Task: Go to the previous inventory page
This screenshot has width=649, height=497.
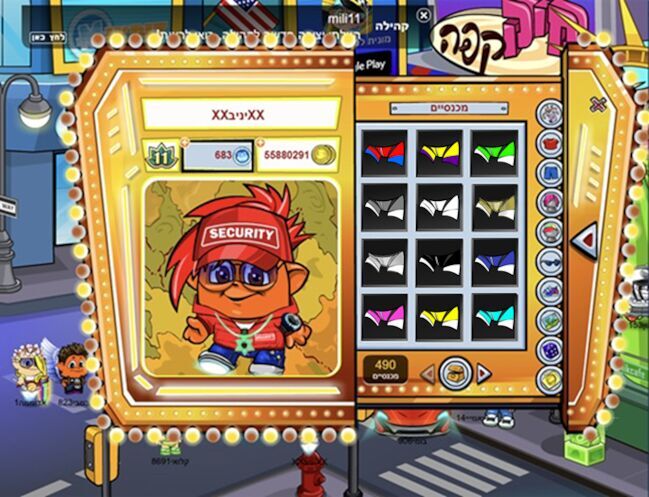Action: [x=427, y=373]
